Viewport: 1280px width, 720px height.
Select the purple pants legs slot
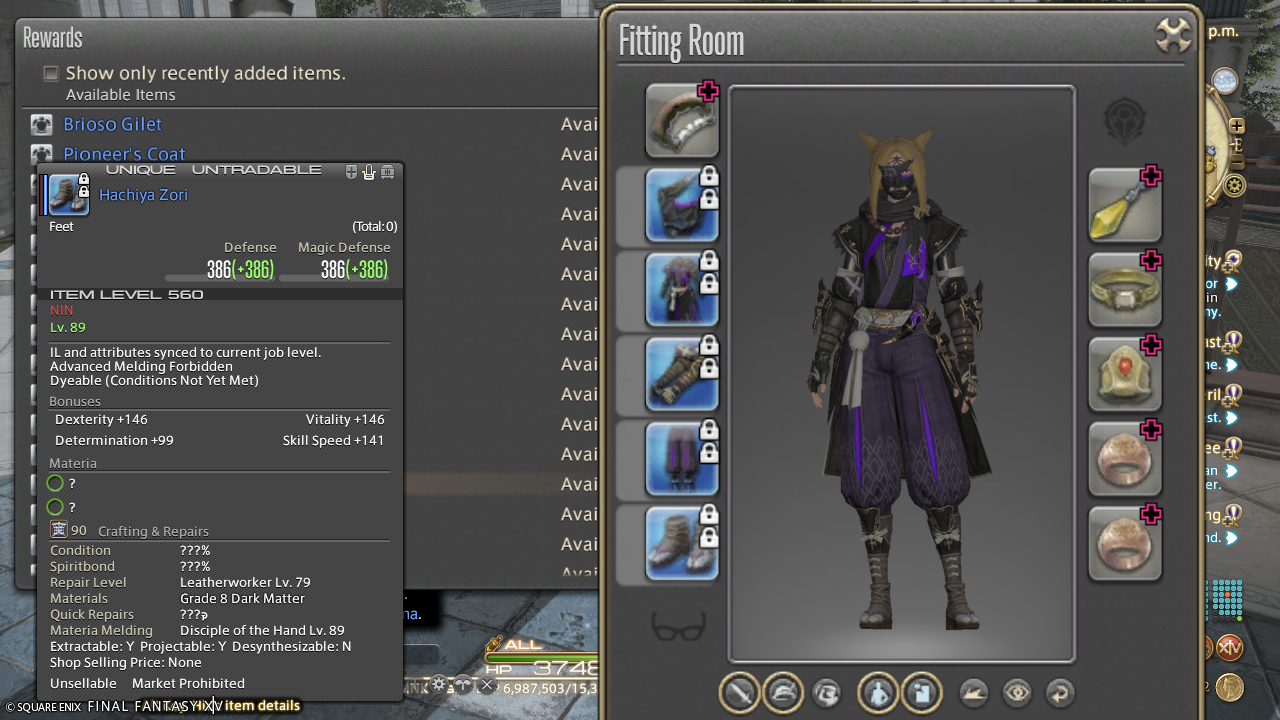click(x=682, y=459)
